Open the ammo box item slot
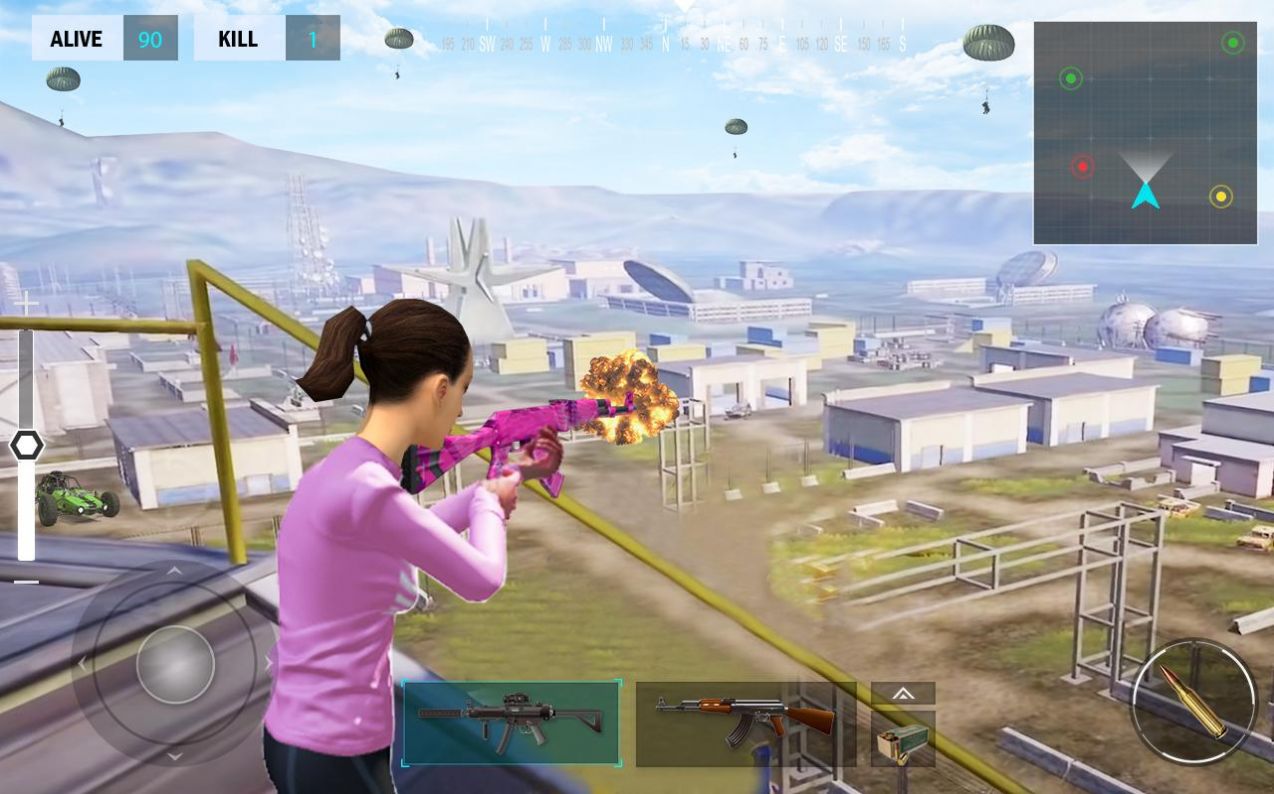The width and height of the screenshot is (1274, 794). pos(902,740)
